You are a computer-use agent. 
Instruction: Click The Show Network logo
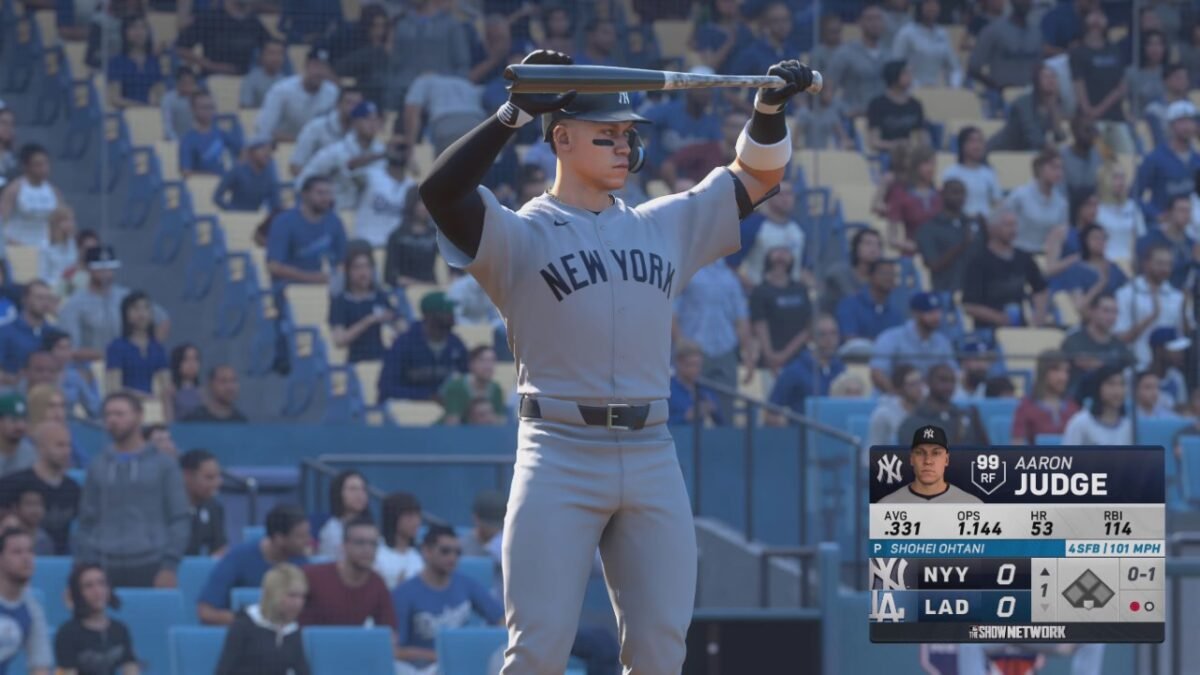[1017, 632]
